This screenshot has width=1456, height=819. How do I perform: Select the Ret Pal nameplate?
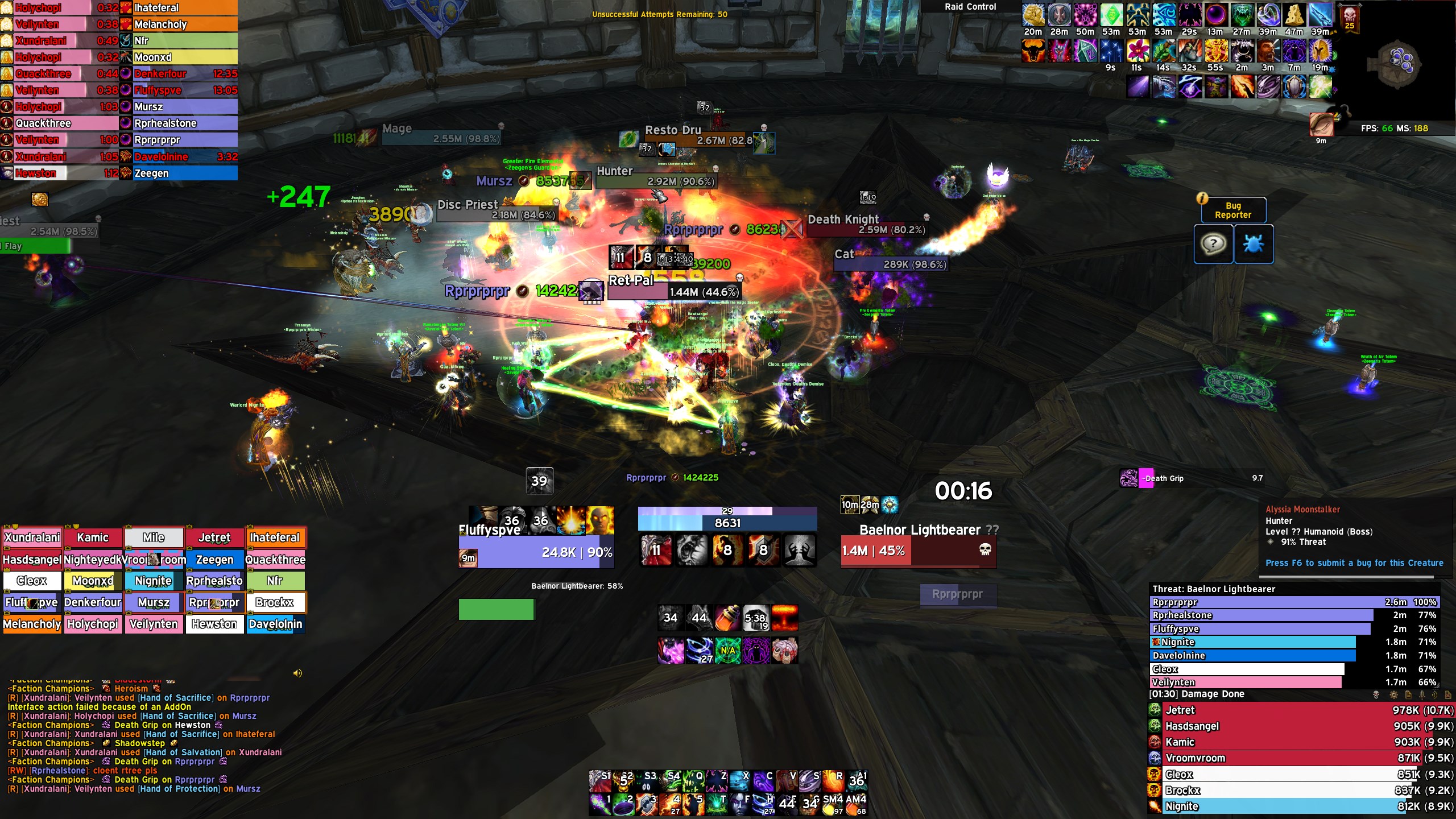tap(674, 292)
